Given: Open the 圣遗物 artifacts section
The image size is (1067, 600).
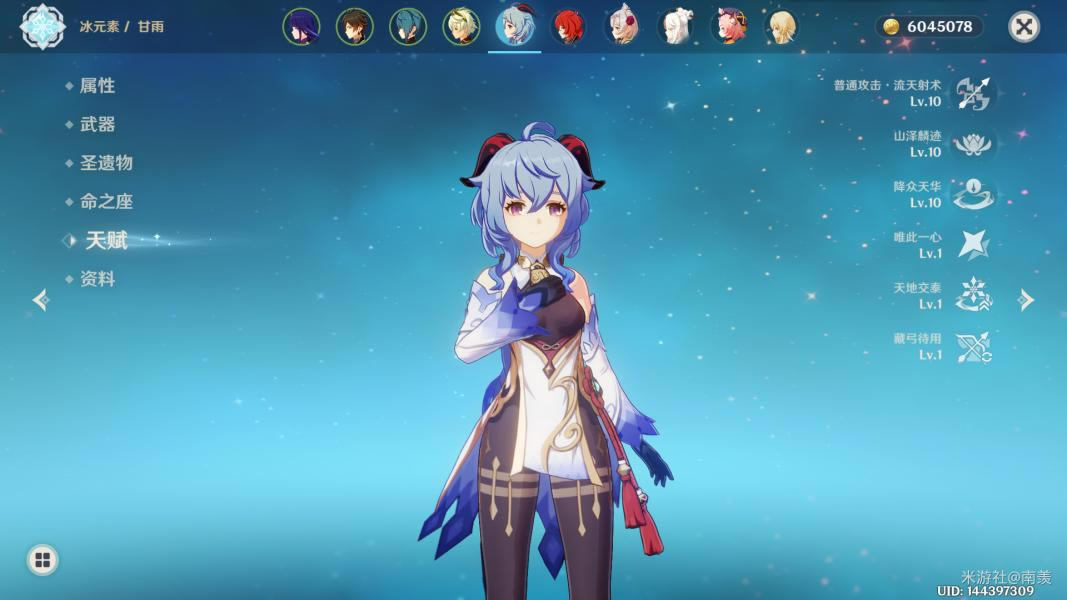Looking at the screenshot, I should pos(105,163).
